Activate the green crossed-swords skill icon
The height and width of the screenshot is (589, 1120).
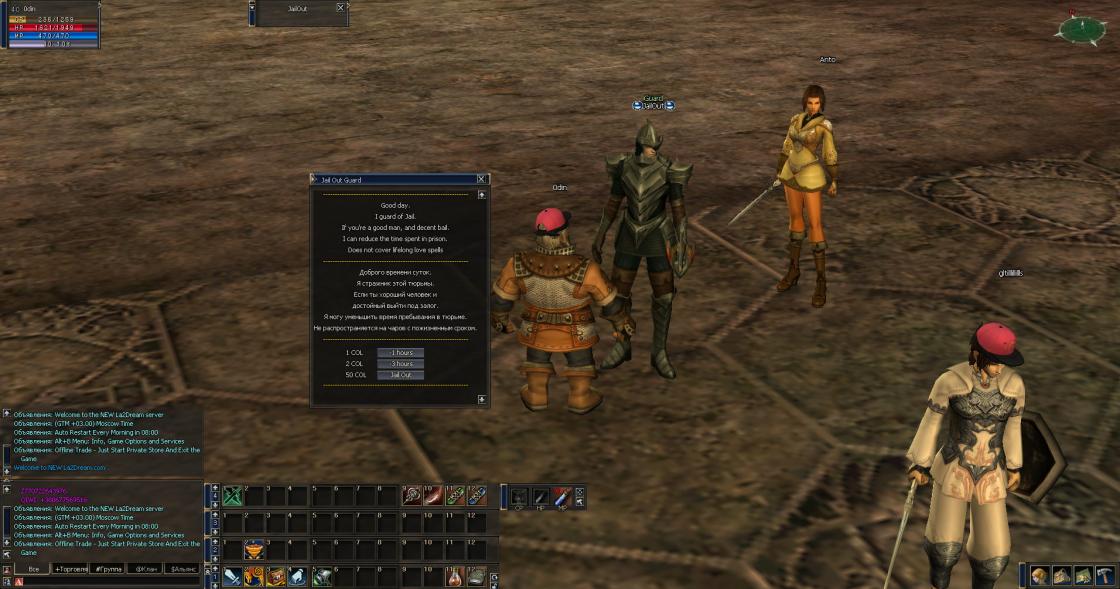point(233,496)
